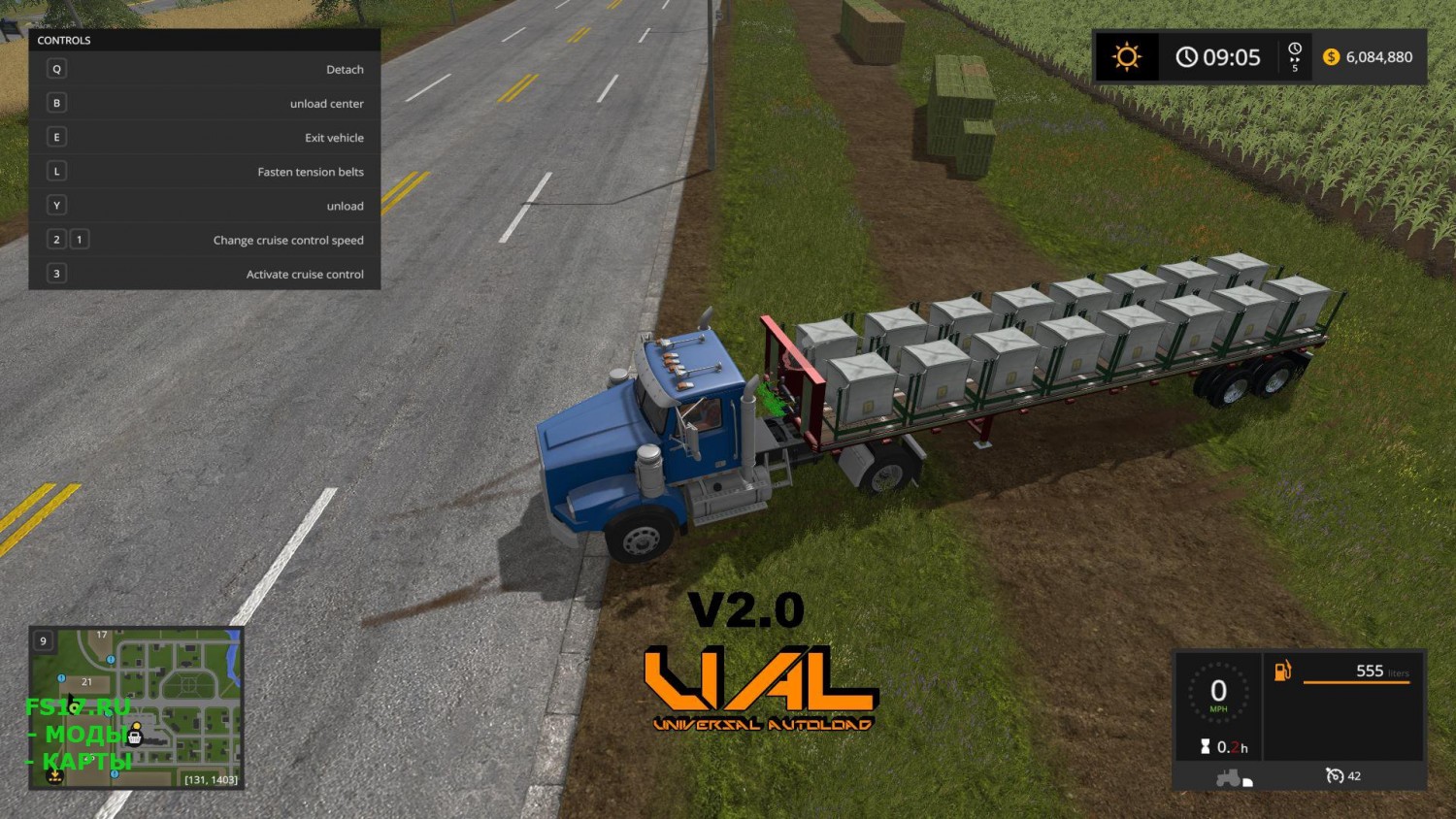Select the cruise control speed icon
1456x819 pixels.
1335,775
